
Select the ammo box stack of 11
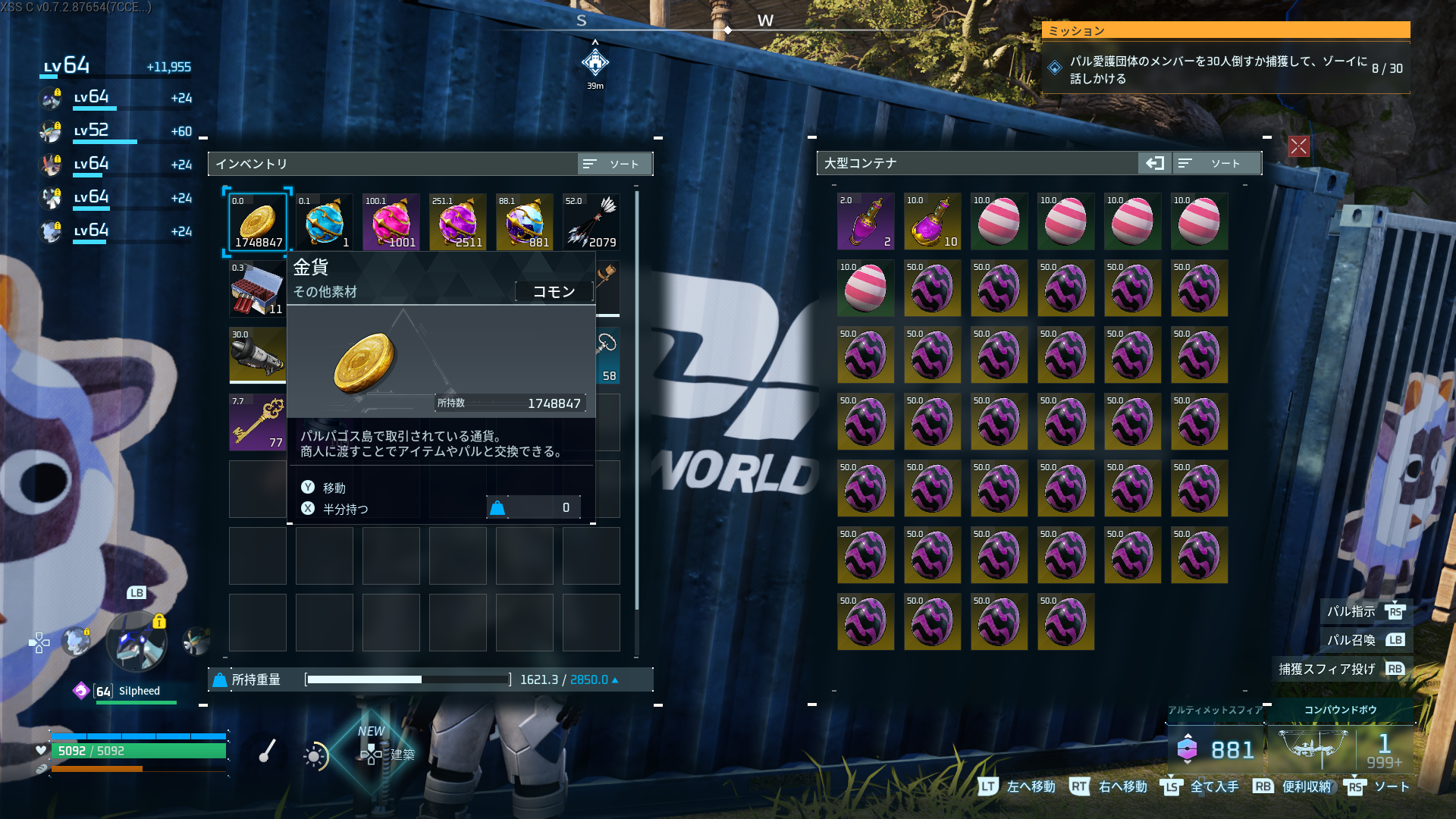(x=258, y=288)
